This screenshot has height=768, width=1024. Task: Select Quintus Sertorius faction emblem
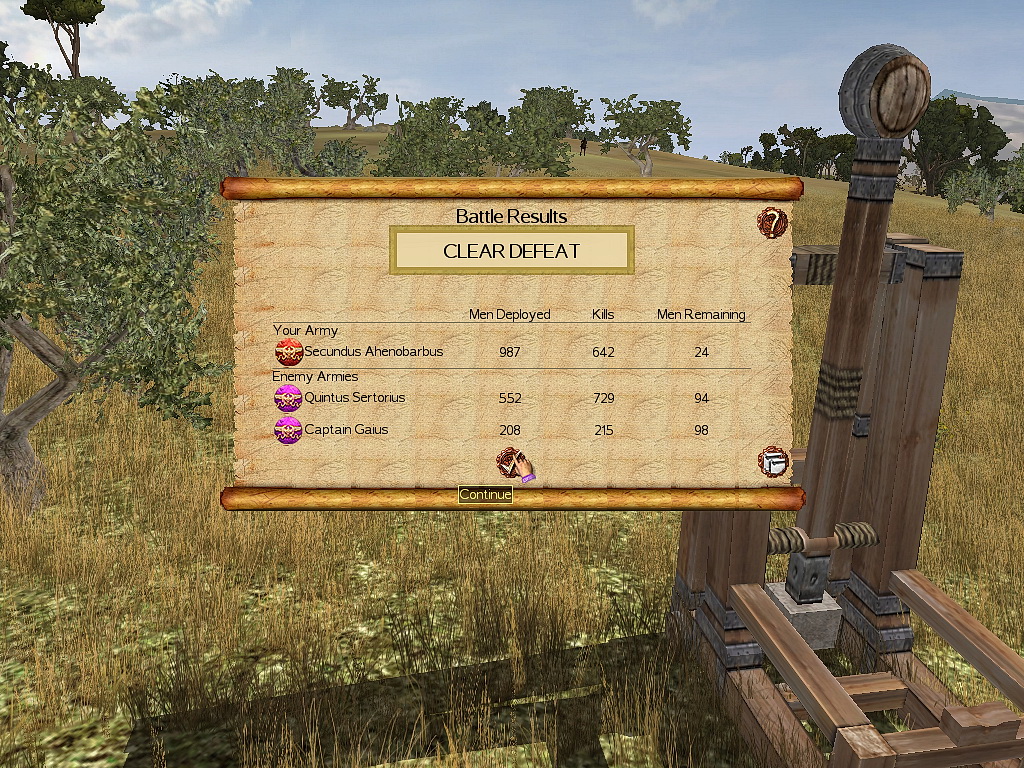click(288, 398)
